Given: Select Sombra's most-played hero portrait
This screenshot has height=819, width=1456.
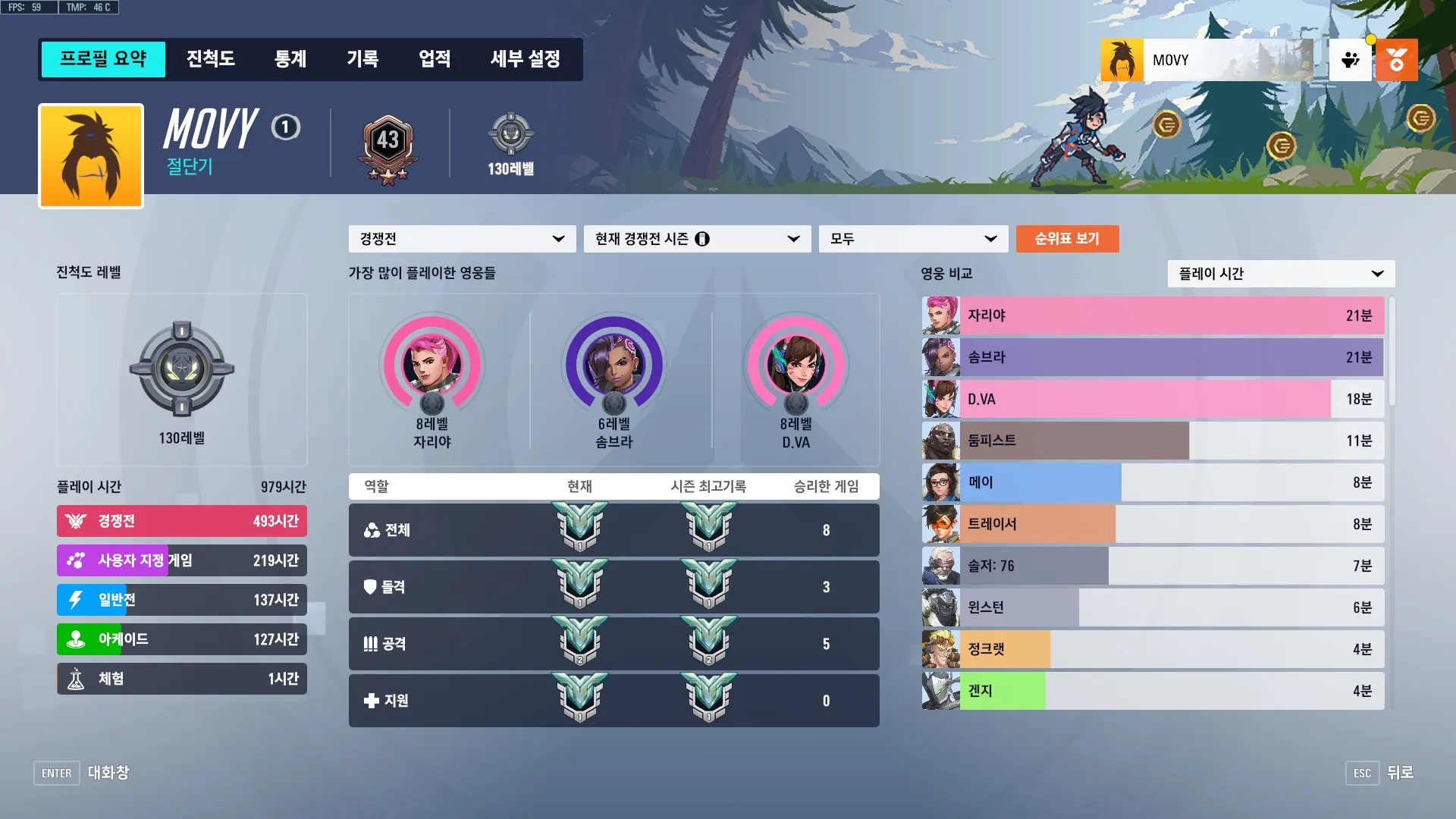Looking at the screenshot, I should click(x=614, y=366).
